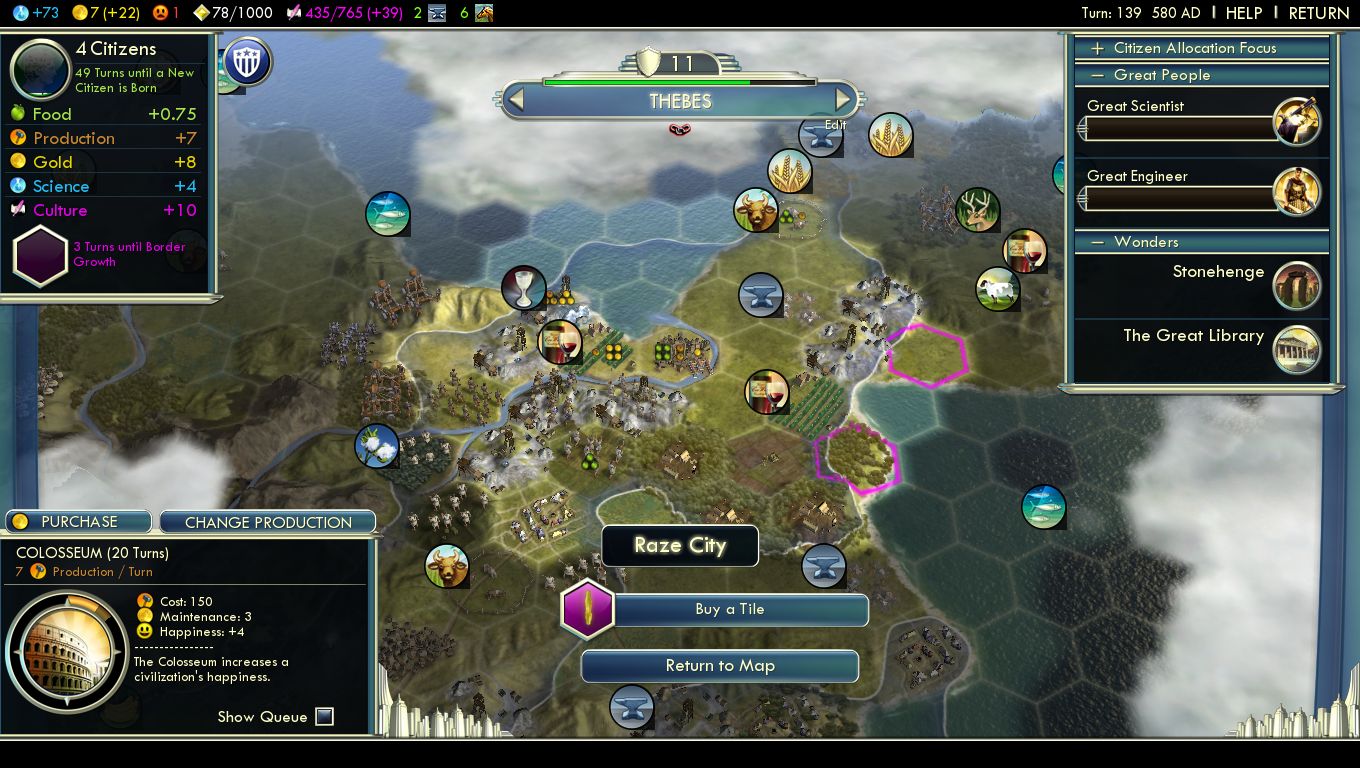
Task: Click the Colosseum production portrait
Action: coord(67,653)
